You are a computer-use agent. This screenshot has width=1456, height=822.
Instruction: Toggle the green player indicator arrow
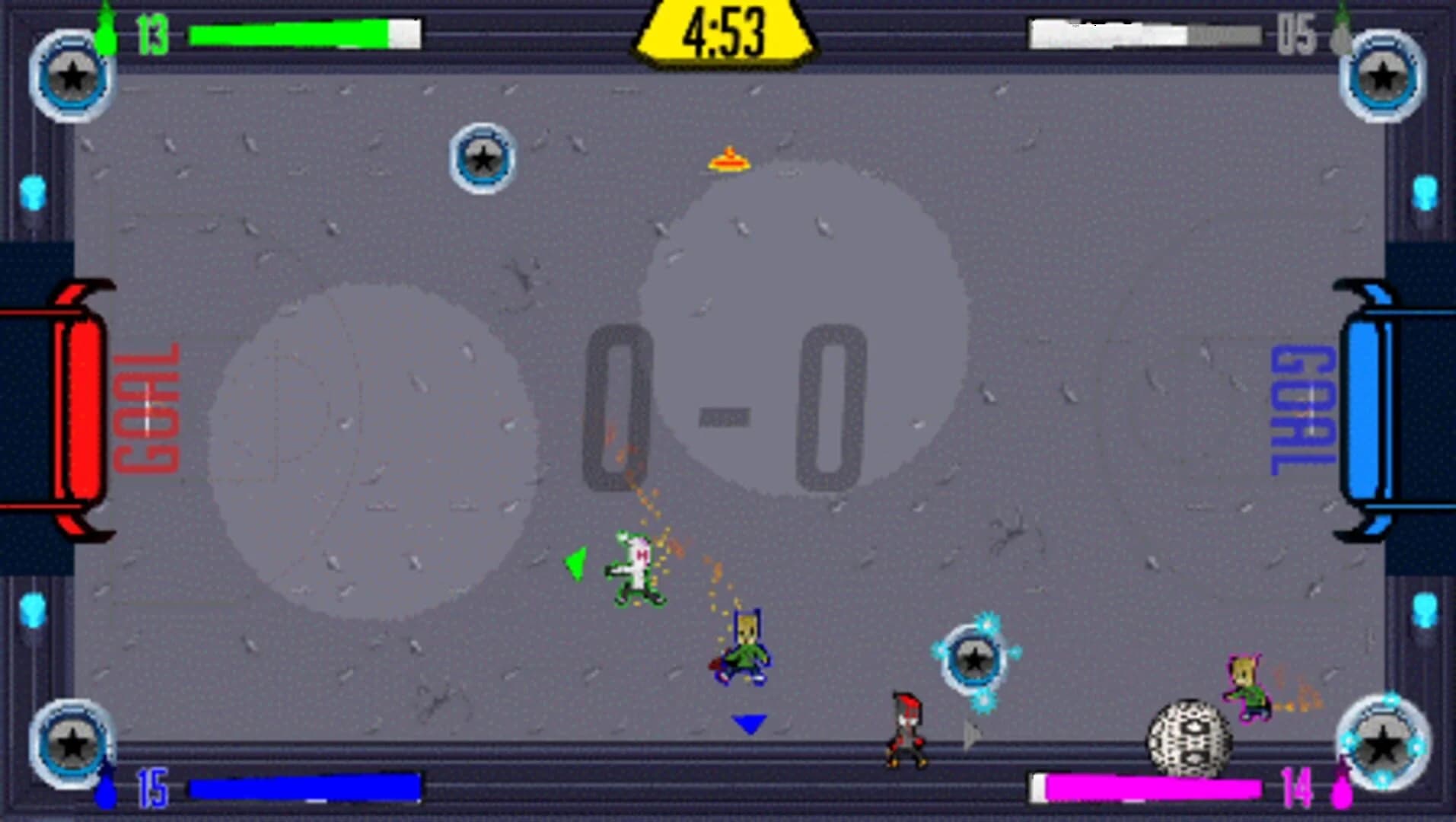[575, 565]
